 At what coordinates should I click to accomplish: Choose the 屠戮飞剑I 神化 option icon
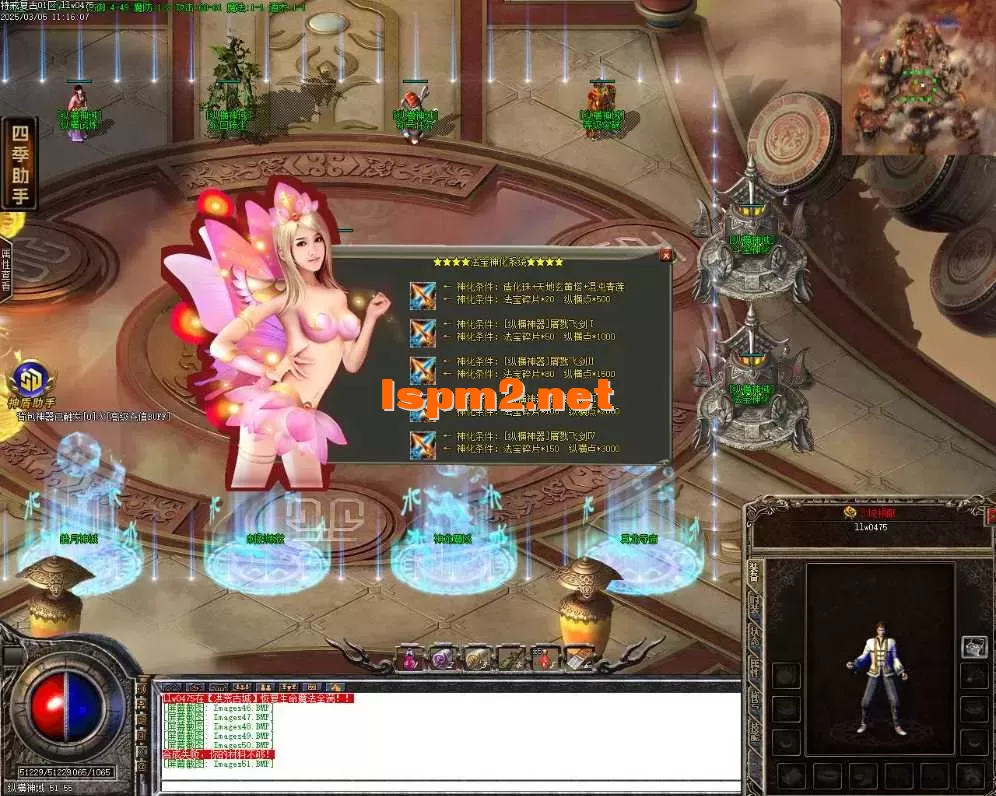point(423,331)
